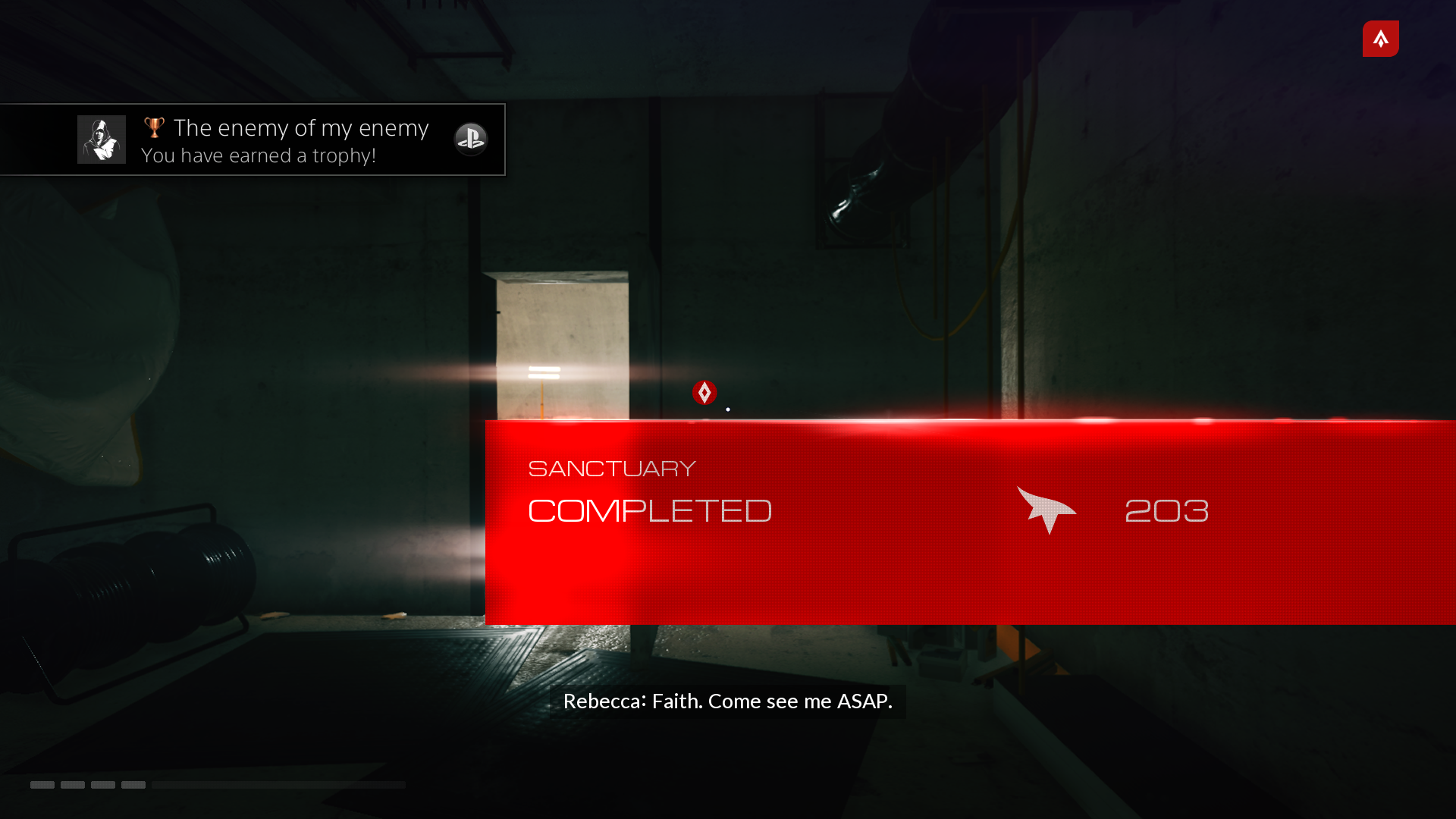The width and height of the screenshot is (1456, 819).
Task: Select the SANCTUARY mission title
Action: point(611,468)
